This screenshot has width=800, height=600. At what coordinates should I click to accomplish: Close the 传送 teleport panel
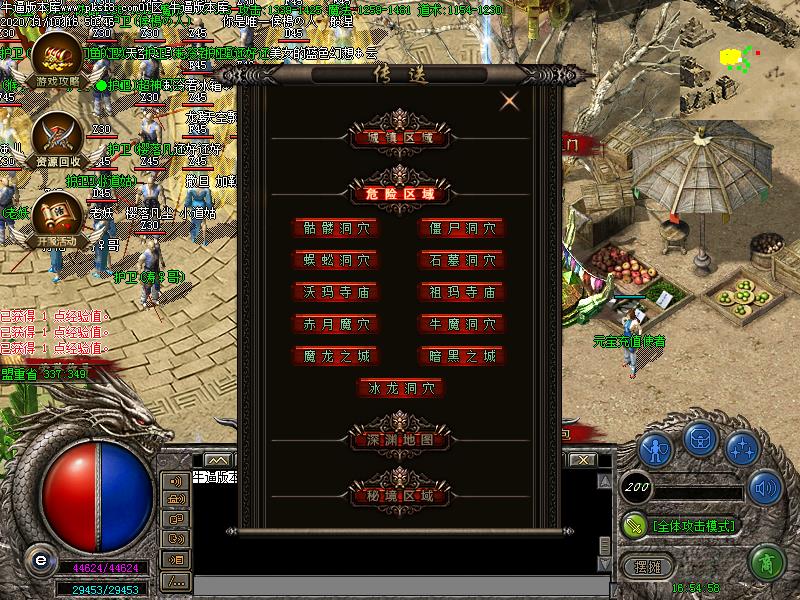click(x=510, y=100)
